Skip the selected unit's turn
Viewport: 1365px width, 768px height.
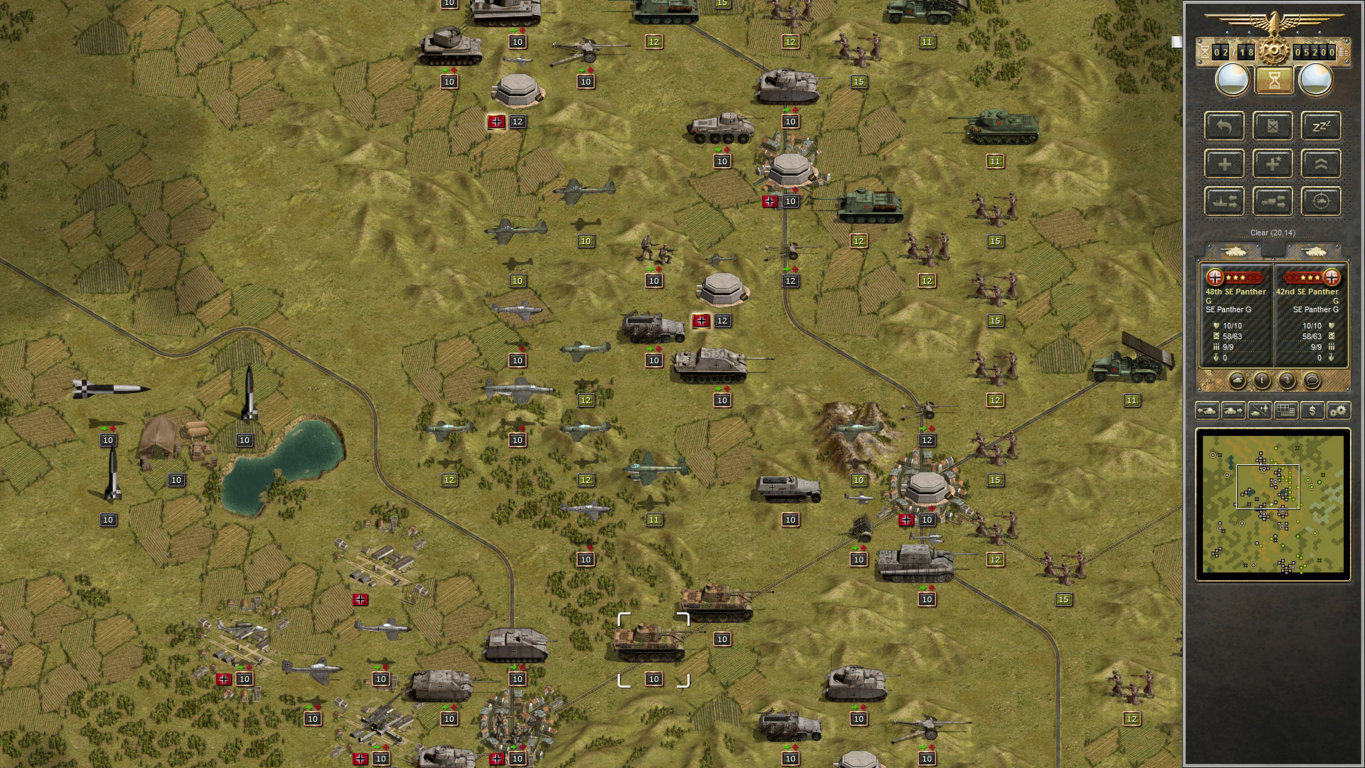click(x=1272, y=126)
